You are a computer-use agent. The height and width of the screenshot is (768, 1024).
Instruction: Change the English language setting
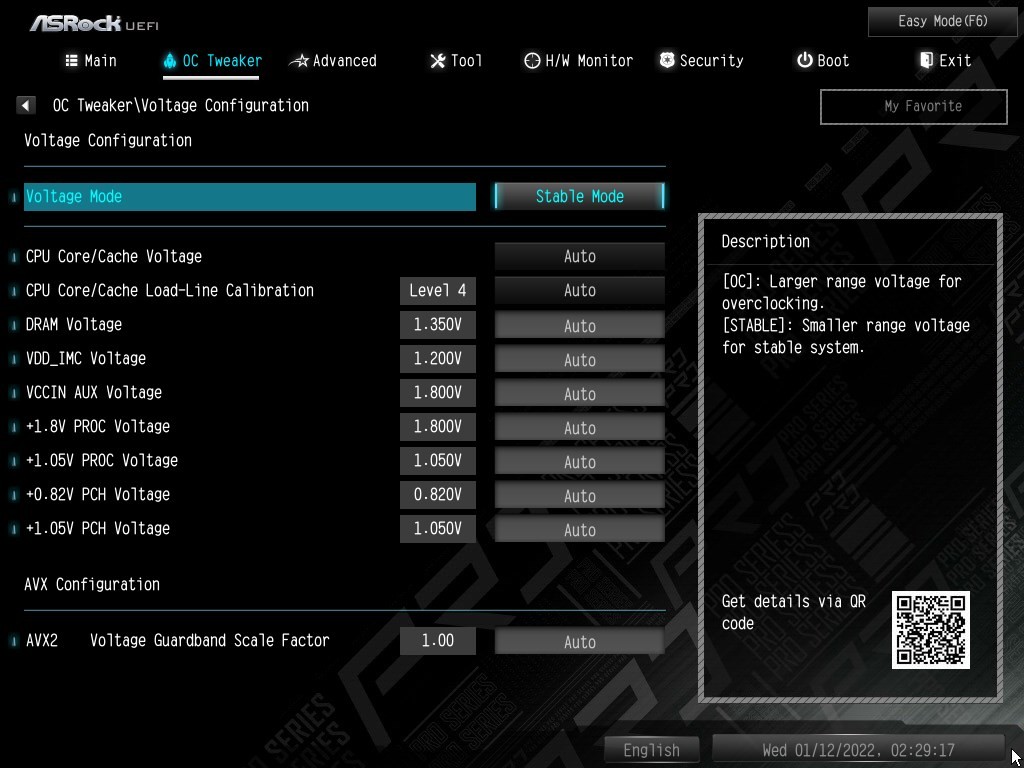(x=651, y=749)
